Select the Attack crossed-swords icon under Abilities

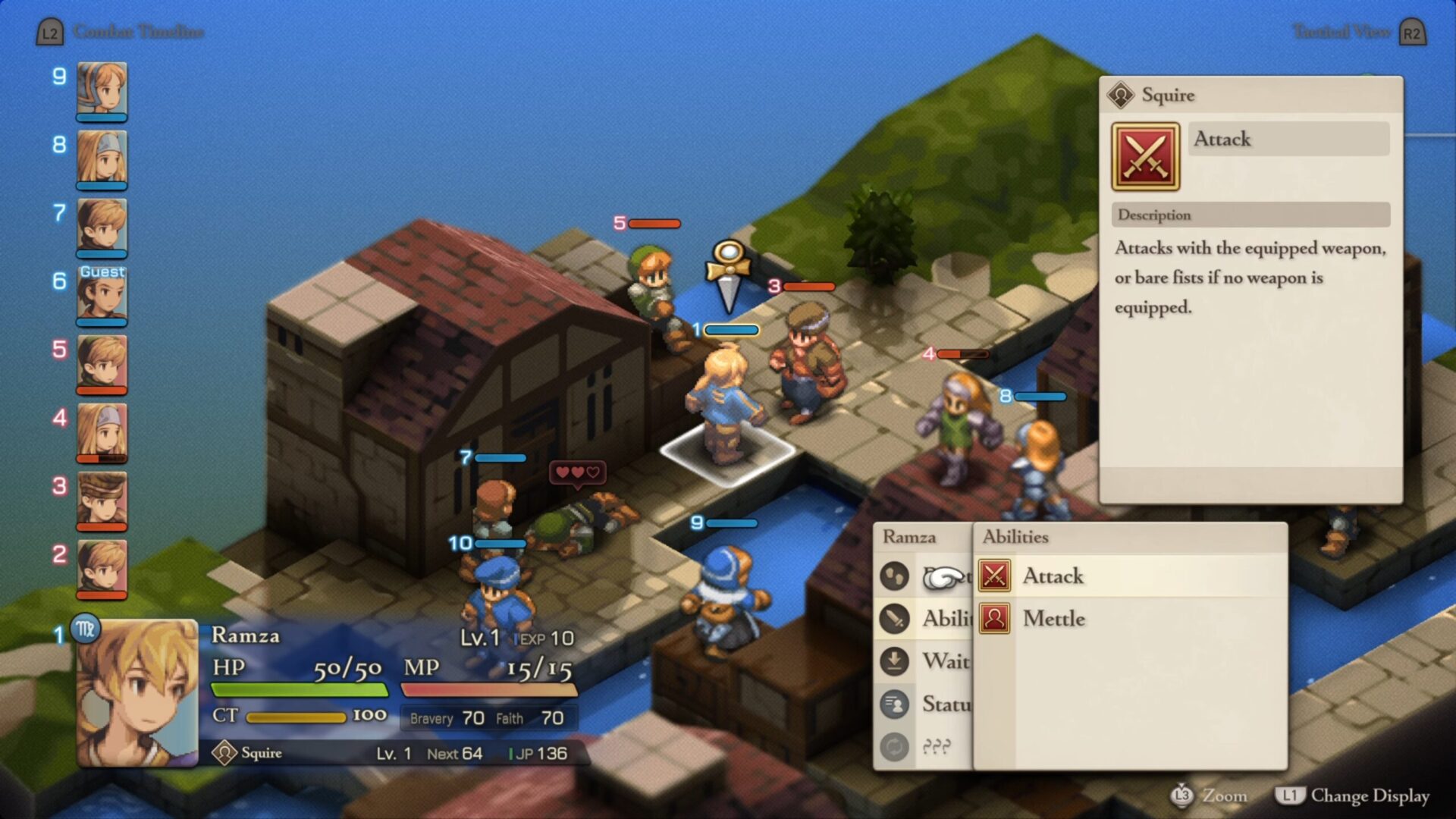coord(994,576)
